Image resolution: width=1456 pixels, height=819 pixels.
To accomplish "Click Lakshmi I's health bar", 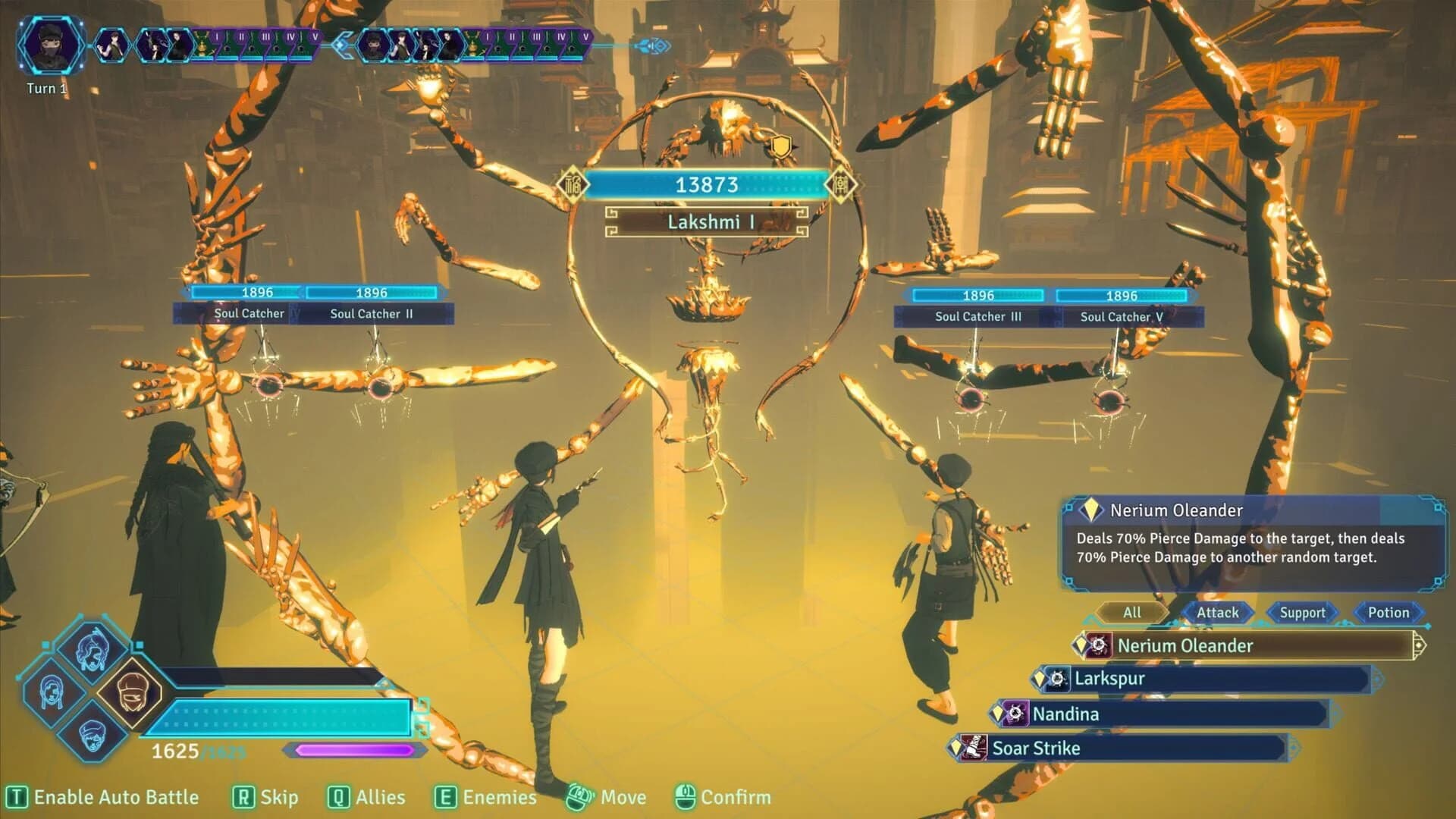I will click(707, 184).
